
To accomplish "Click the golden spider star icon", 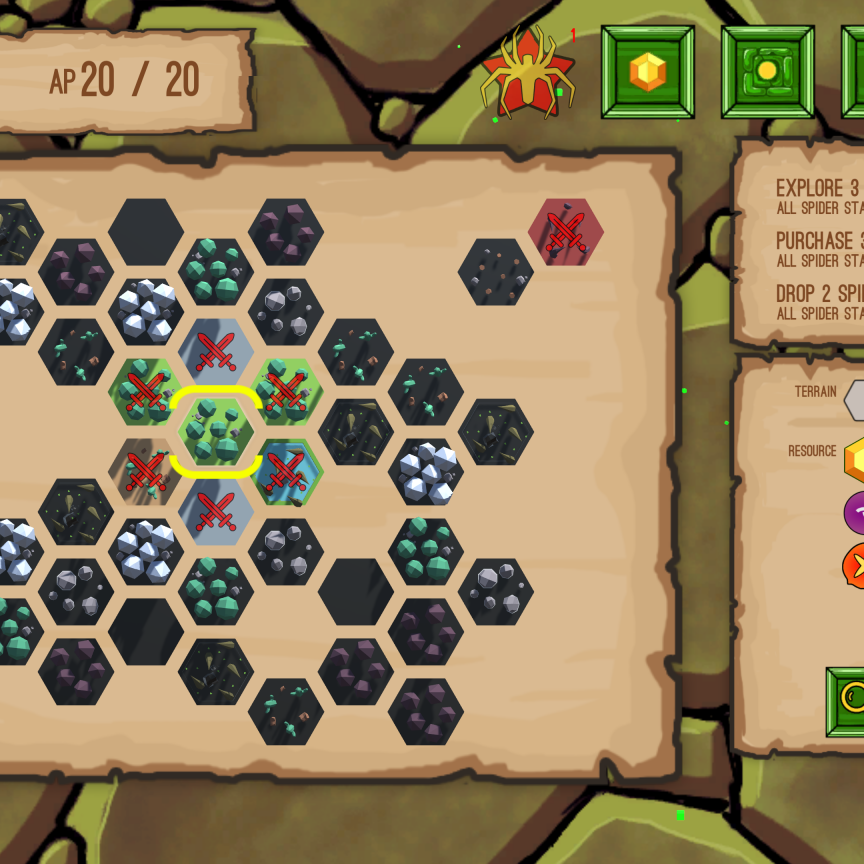I will click(528, 74).
